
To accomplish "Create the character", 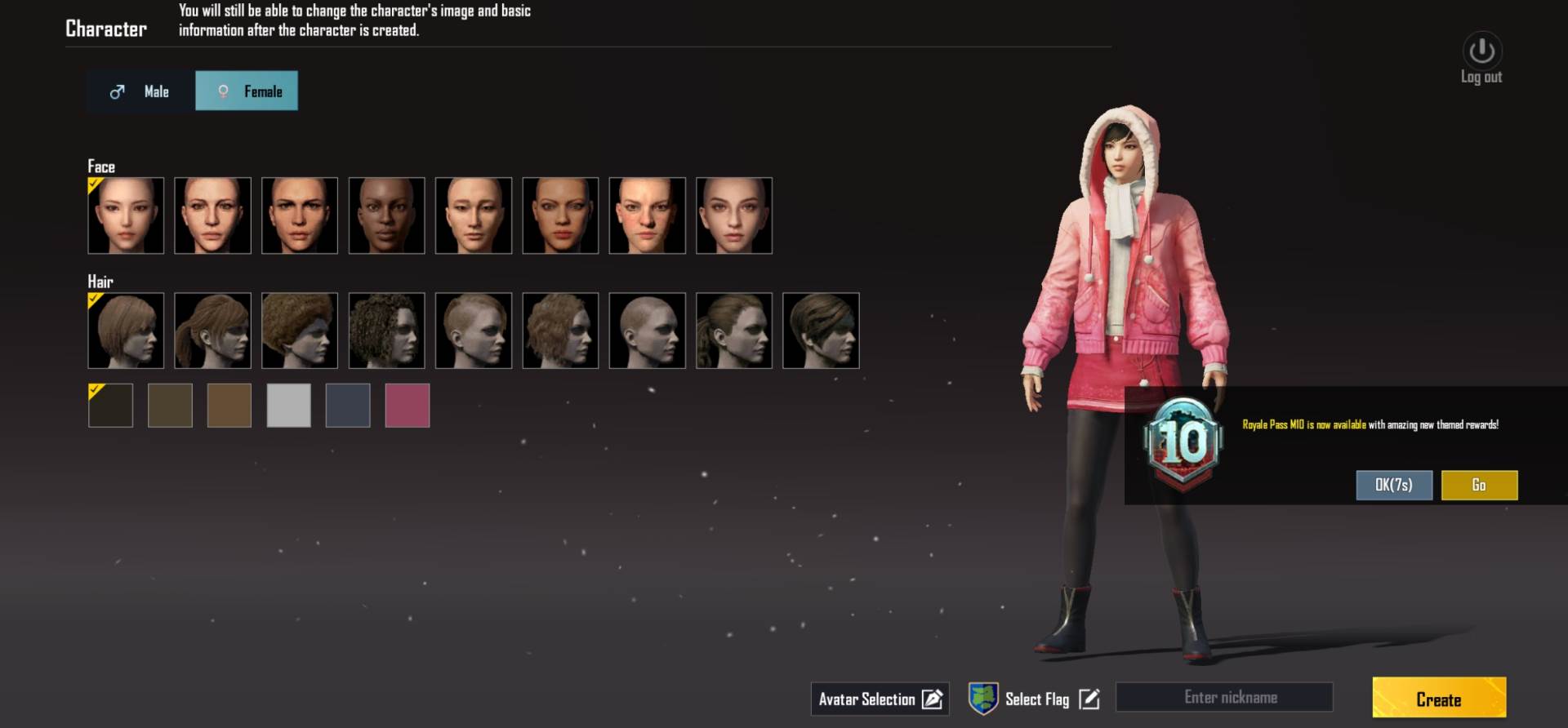I will [x=1438, y=699].
